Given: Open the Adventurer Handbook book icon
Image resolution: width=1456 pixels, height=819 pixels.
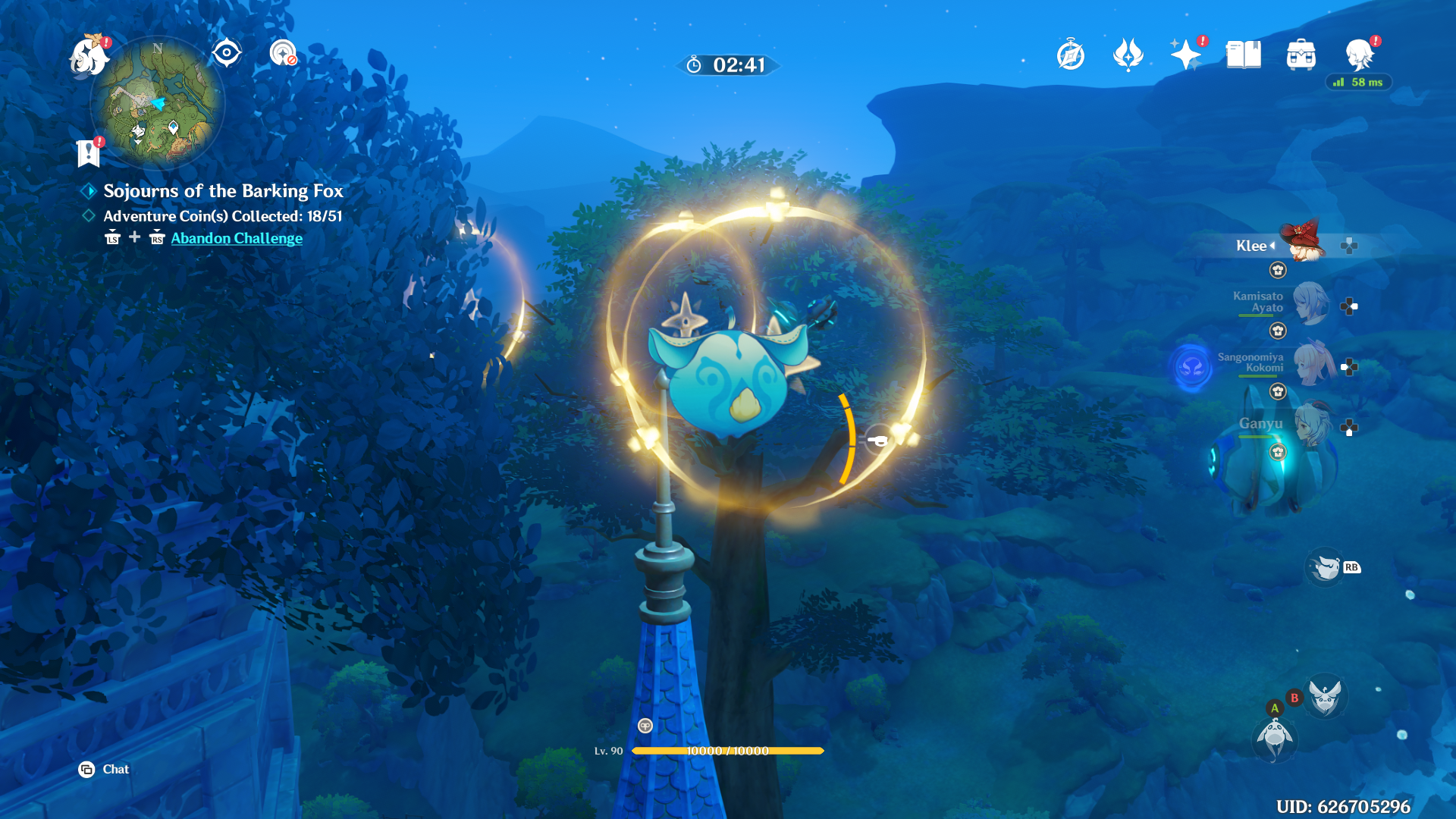Looking at the screenshot, I should click(1244, 54).
